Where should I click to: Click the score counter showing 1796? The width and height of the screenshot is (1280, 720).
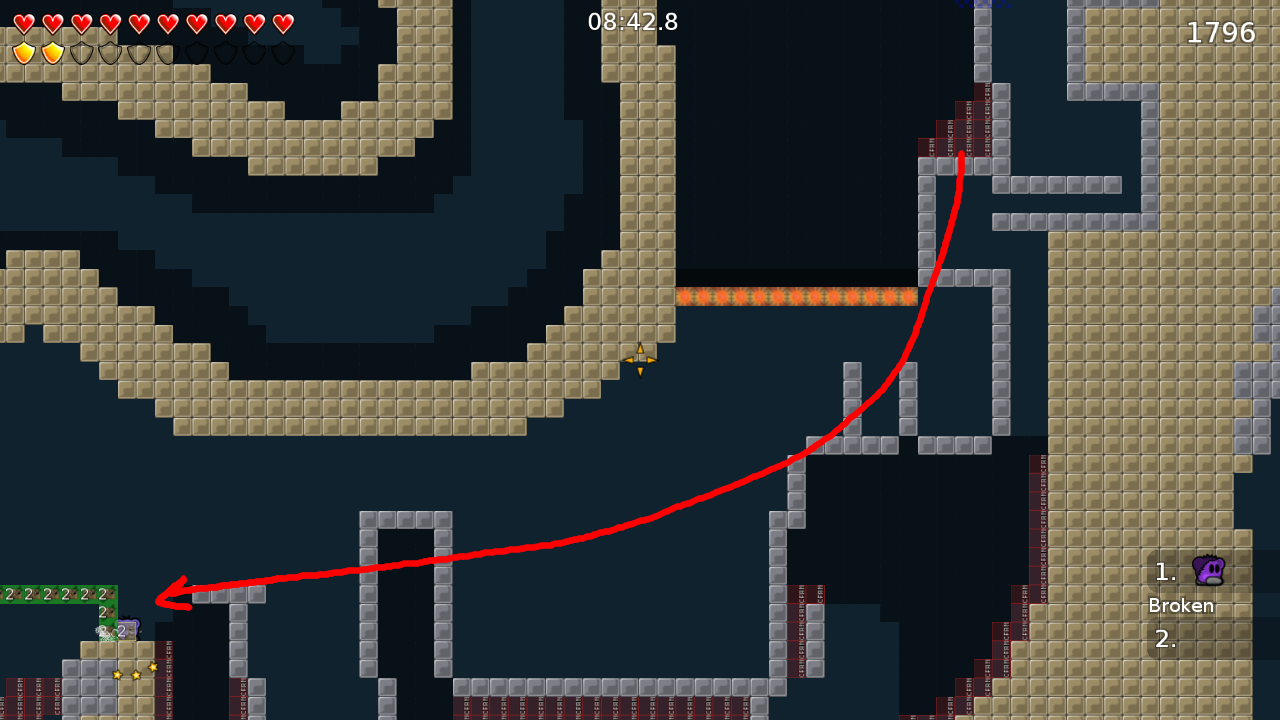coord(1221,32)
